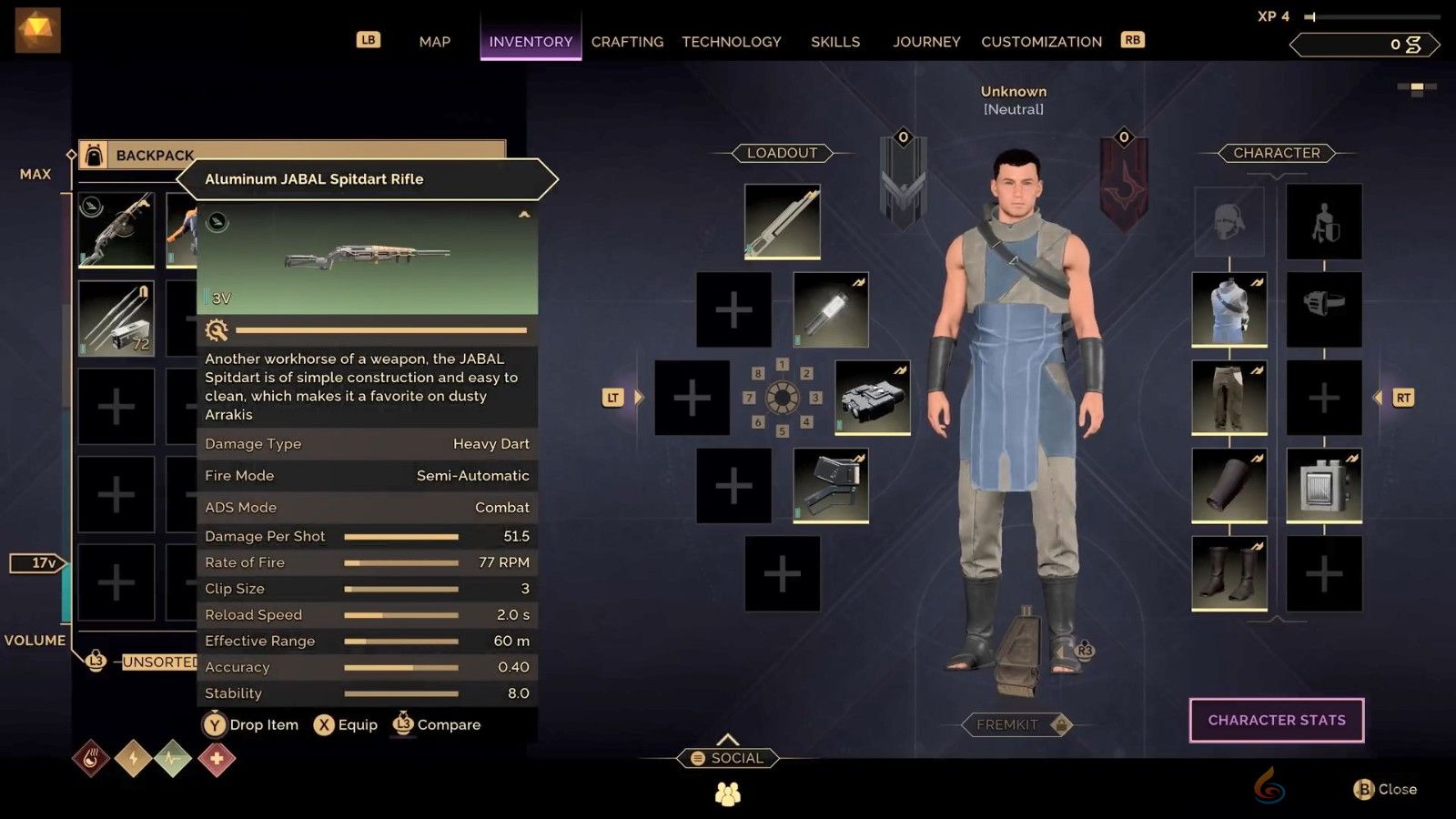Image resolution: width=1456 pixels, height=819 pixels.
Task: Select the metal canister equipment slot
Action: pyautogui.click(x=1323, y=485)
